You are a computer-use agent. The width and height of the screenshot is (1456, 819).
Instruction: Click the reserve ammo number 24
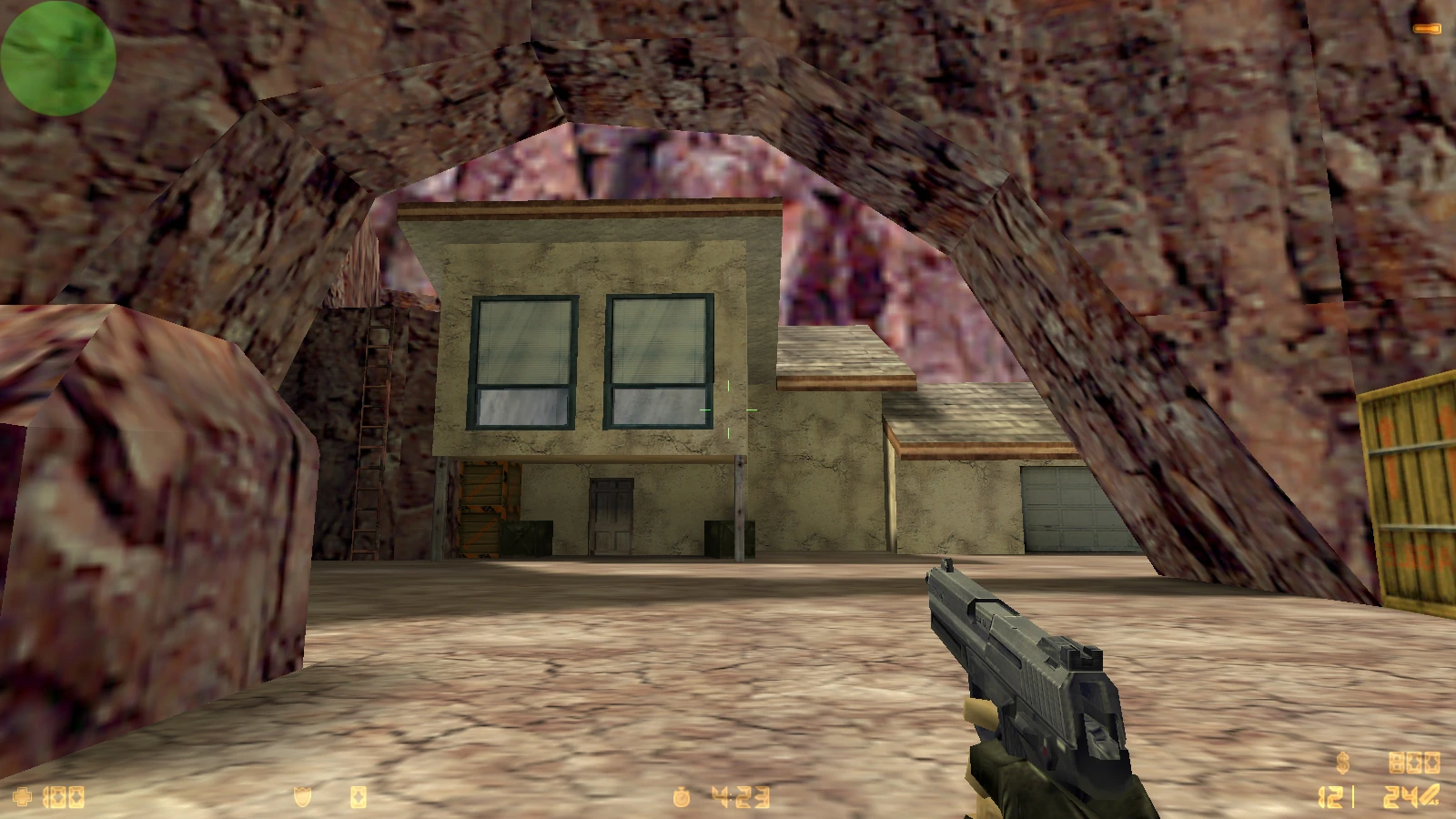1399,796
